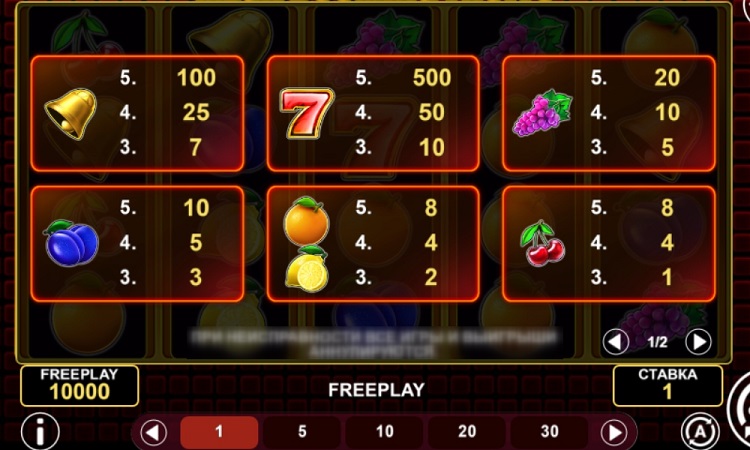Show lower bet values with left arrow
The height and width of the screenshot is (450, 750).
point(153,433)
